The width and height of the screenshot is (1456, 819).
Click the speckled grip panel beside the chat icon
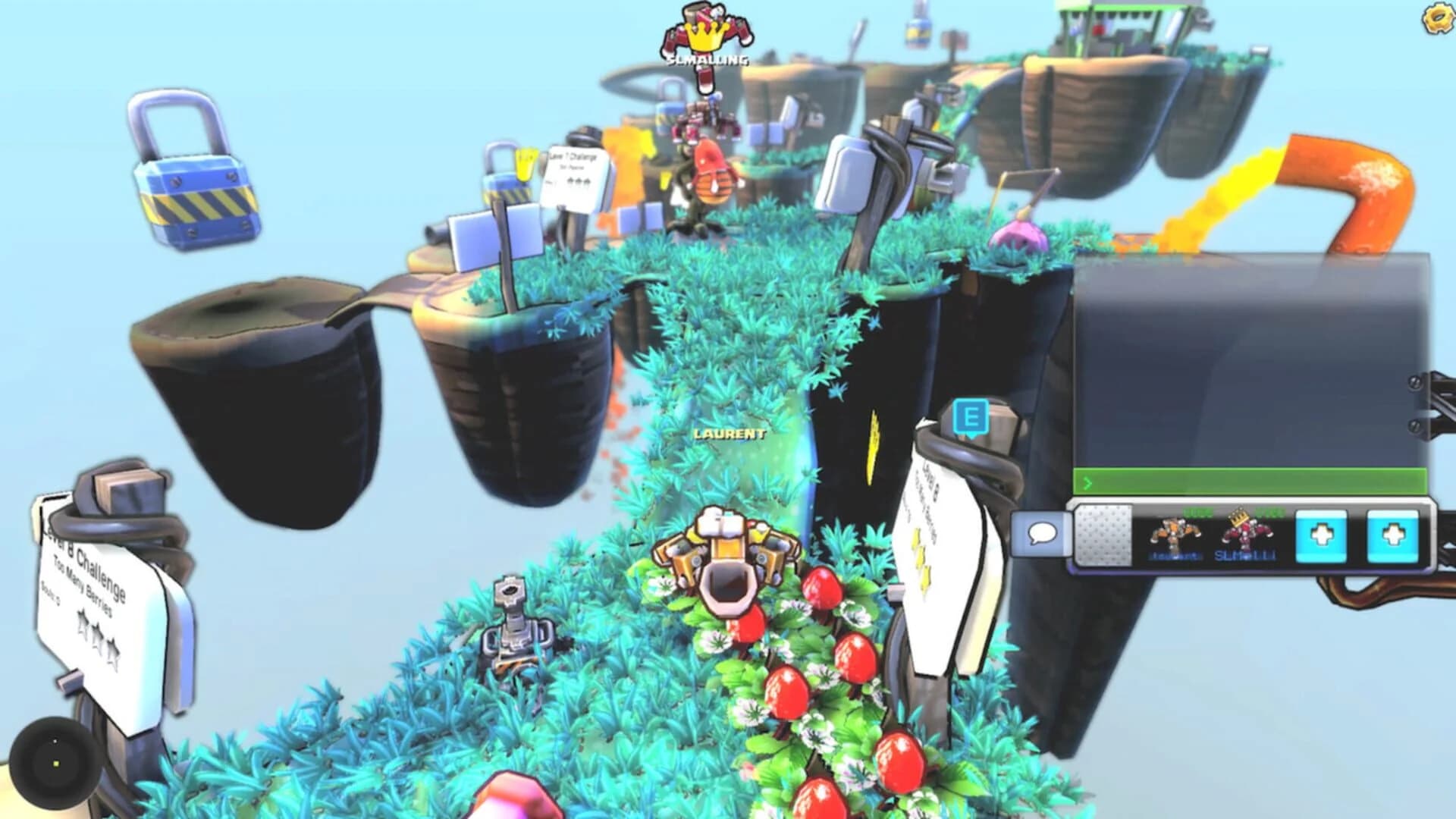pos(1103,533)
